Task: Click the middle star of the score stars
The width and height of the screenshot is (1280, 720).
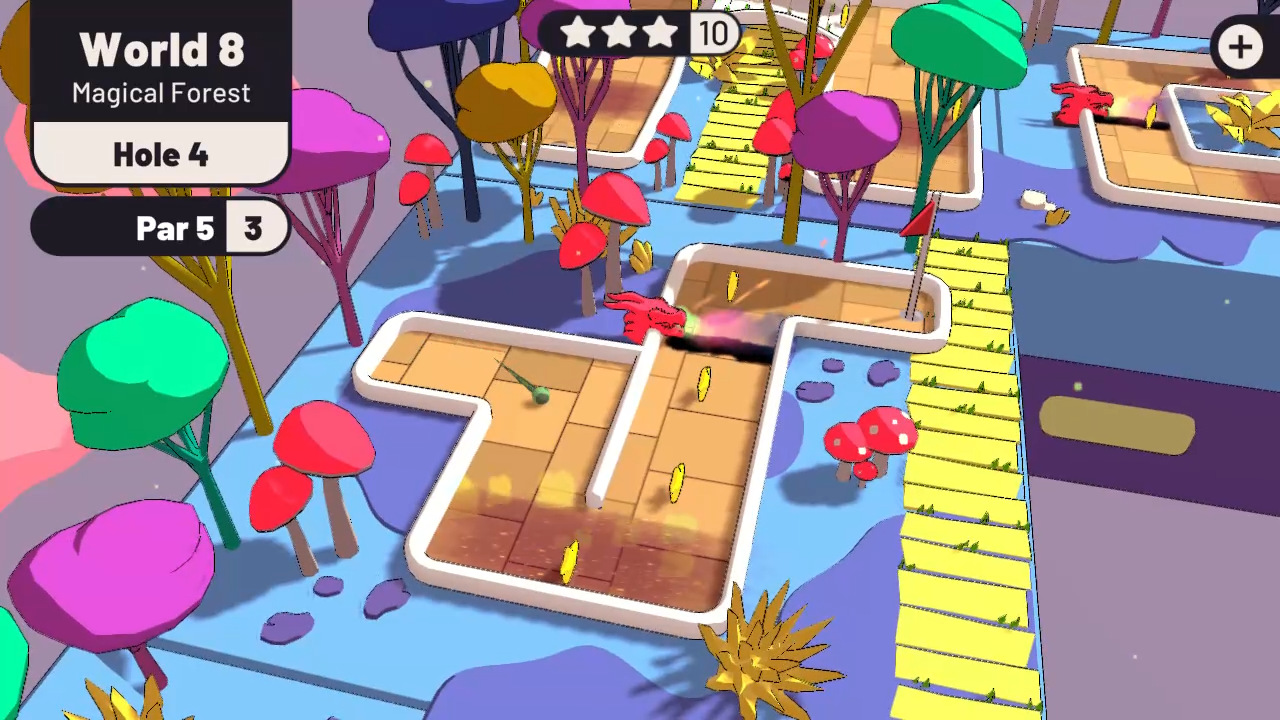Action: click(x=619, y=33)
